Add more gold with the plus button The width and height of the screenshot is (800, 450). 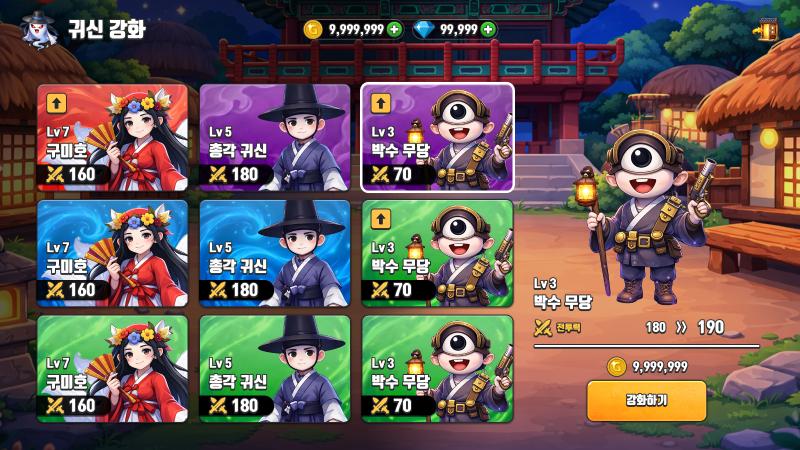pos(394,29)
